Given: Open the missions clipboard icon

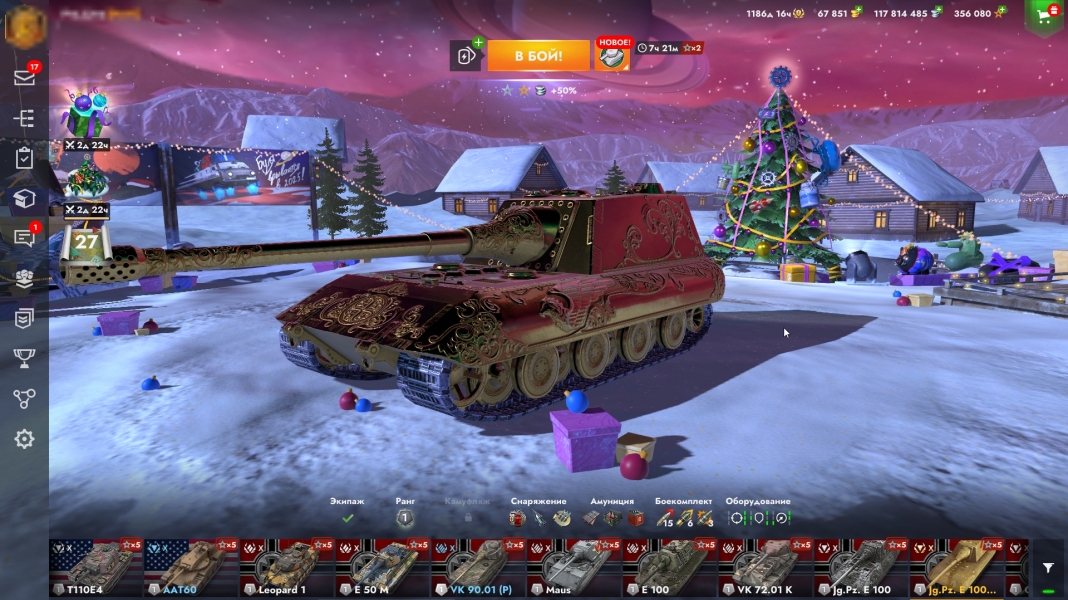Looking at the screenshot, I should pyautogui.click(x=24, y=158).
